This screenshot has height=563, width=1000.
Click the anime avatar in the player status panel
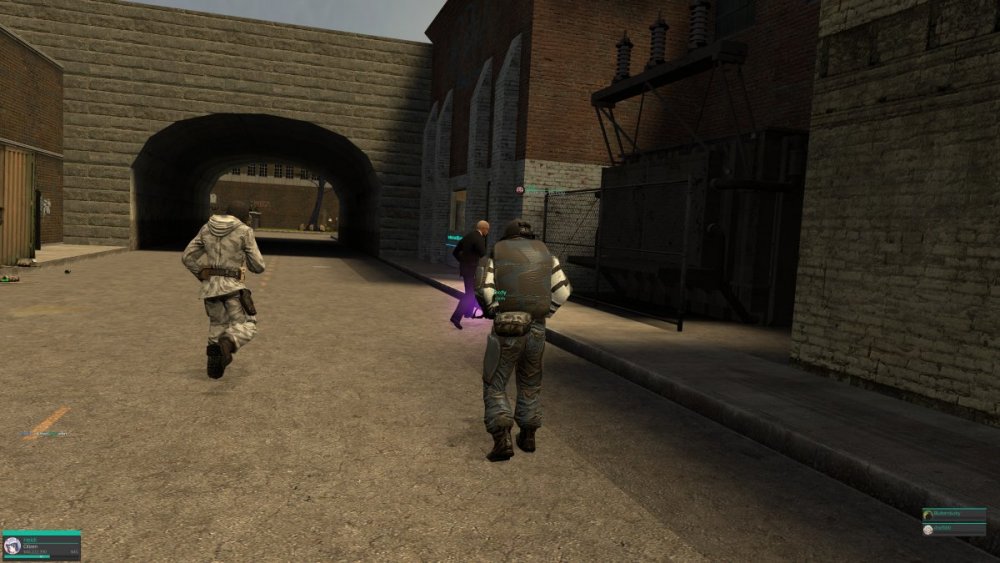coord(12,545)
